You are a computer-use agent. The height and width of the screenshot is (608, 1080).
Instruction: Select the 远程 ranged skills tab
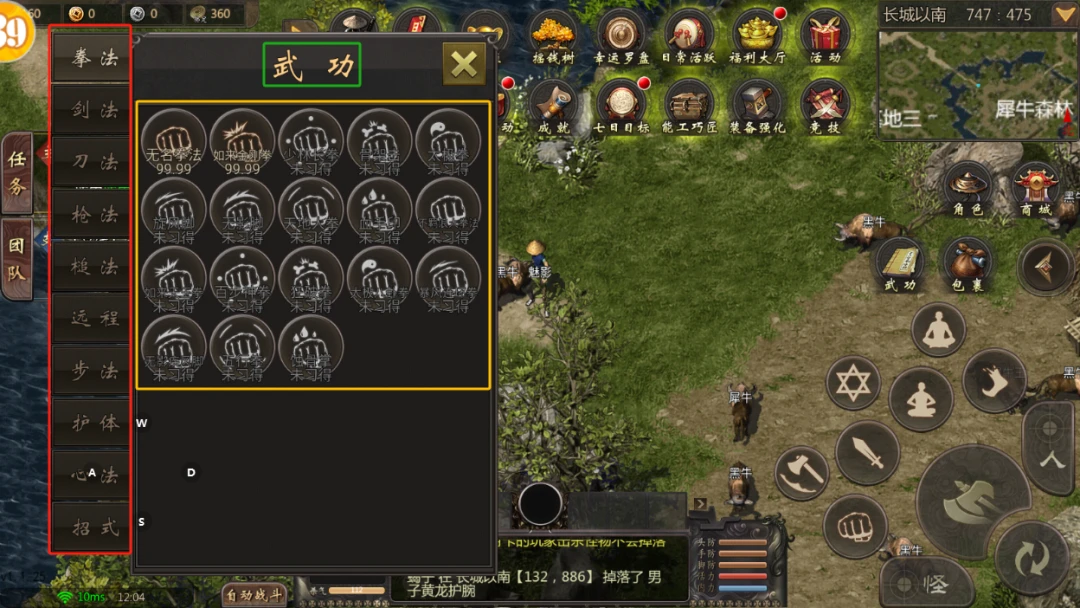[x=91, y=319]
